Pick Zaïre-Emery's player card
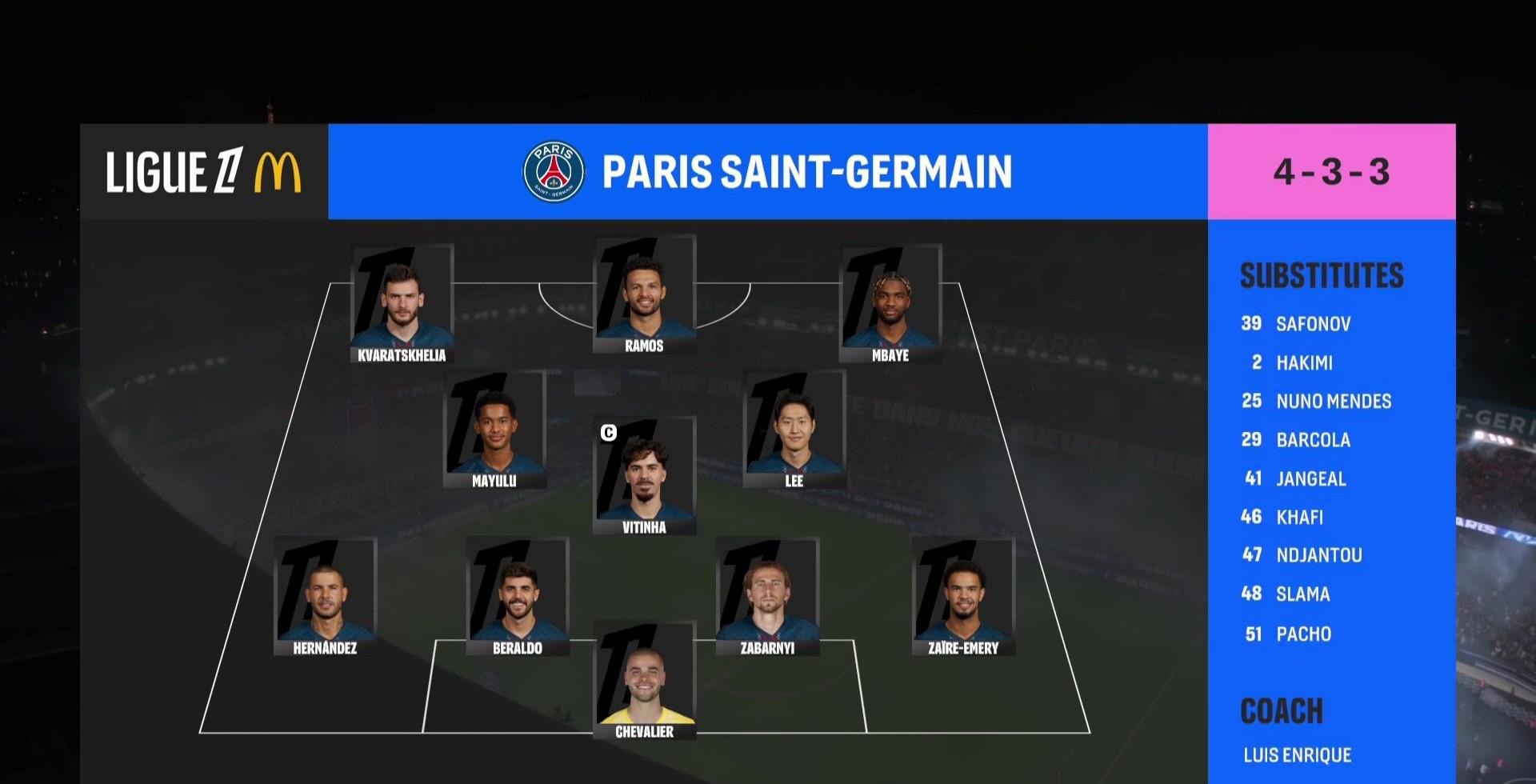 pos(963,597)
